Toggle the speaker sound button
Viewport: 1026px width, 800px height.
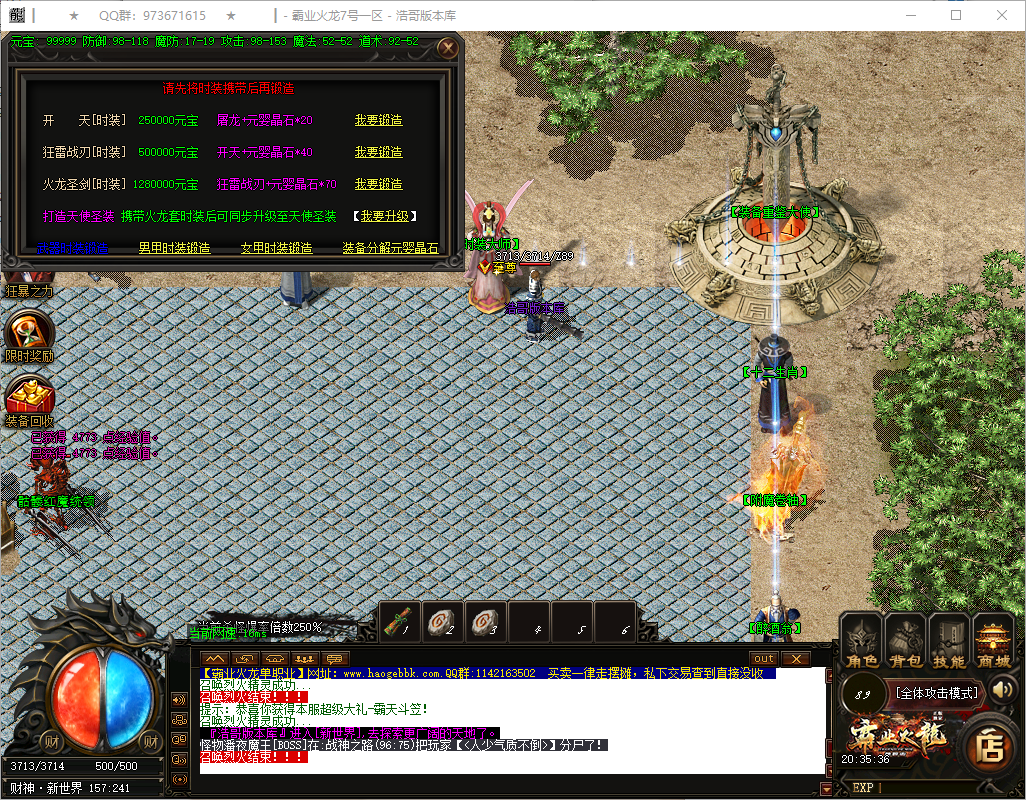tap(1003, 689)
